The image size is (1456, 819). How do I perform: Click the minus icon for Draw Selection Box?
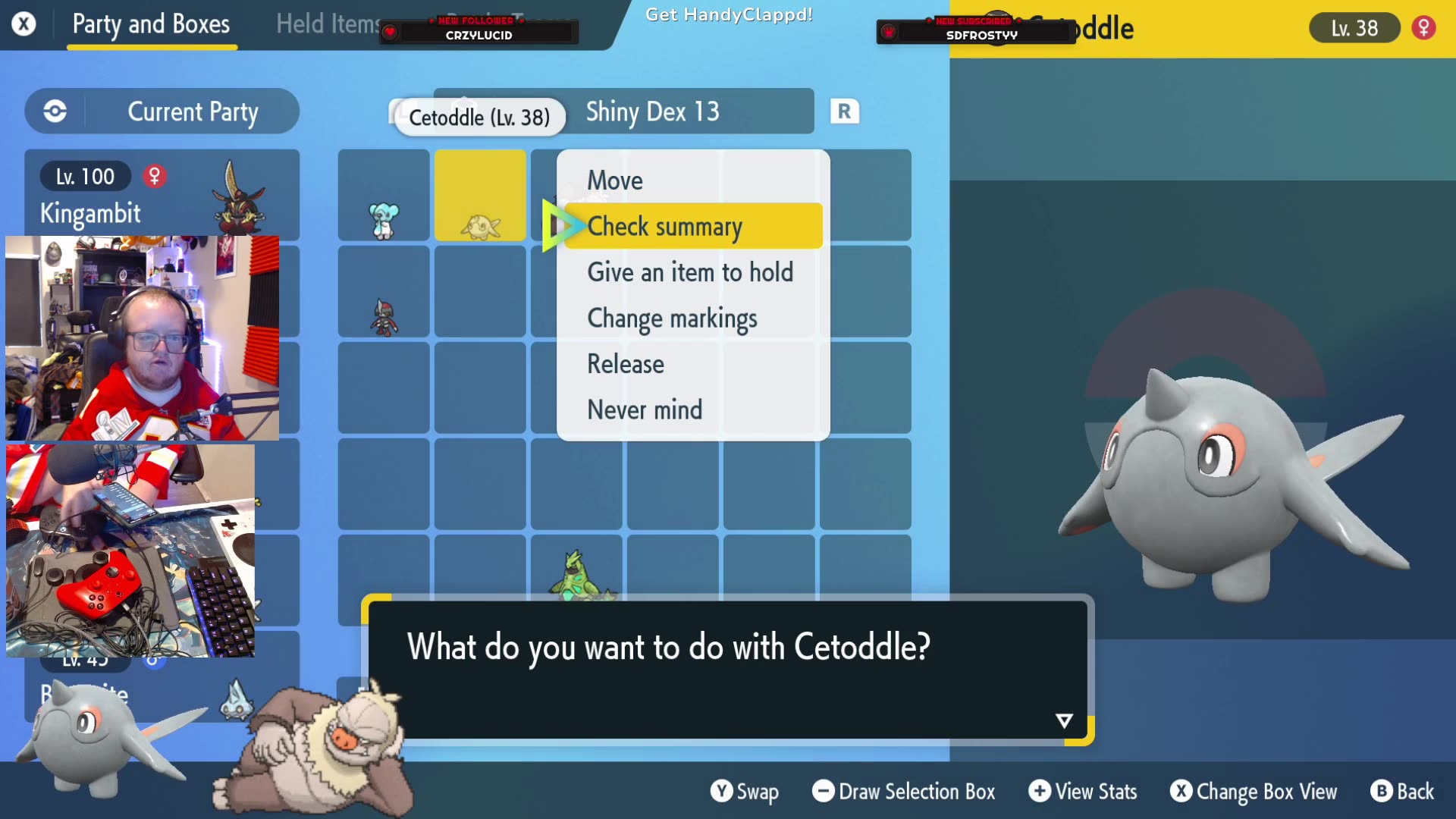824,792
